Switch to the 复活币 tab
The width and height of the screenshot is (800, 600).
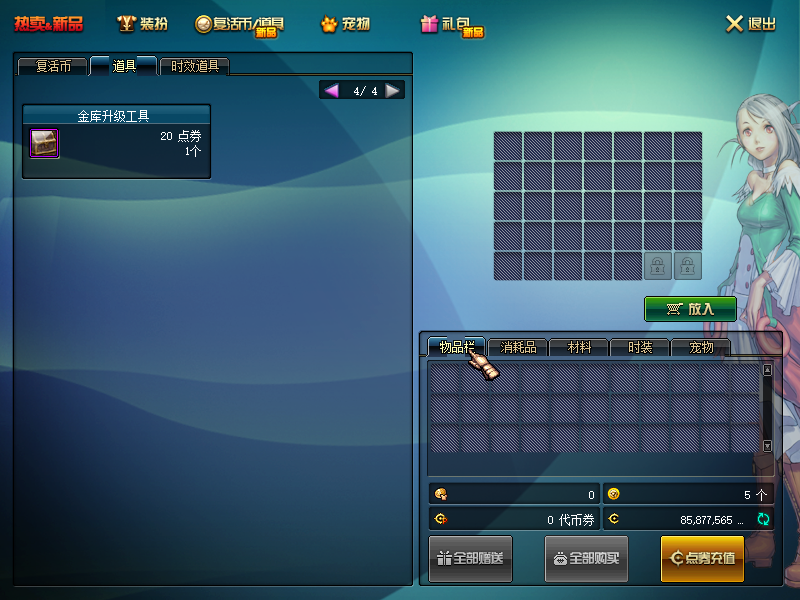(52, 67)
